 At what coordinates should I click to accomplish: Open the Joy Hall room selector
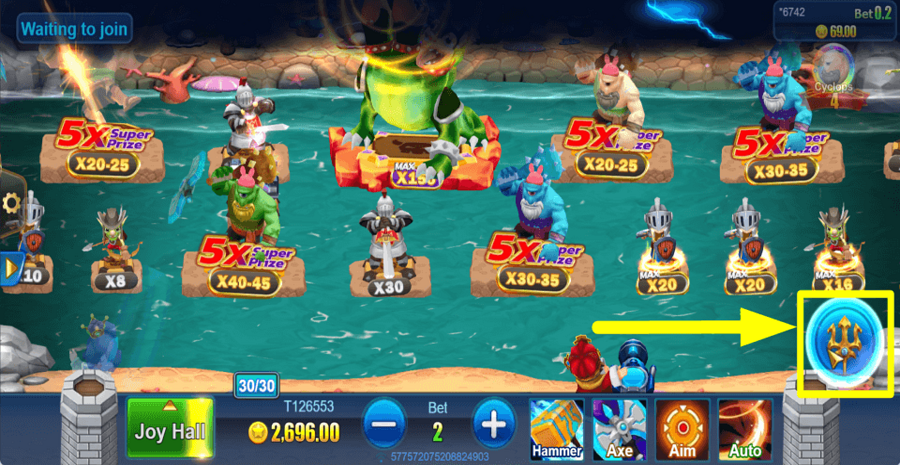169,429
